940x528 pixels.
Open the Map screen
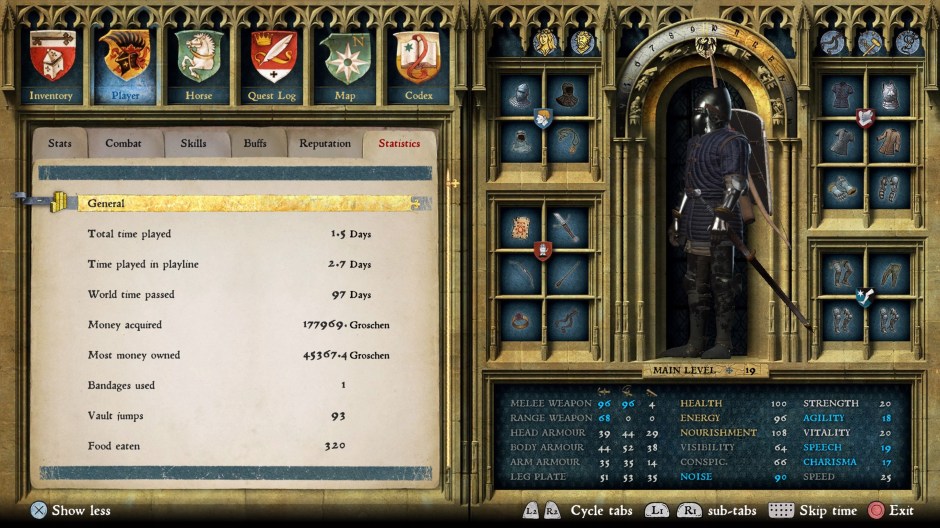(345, 66)
